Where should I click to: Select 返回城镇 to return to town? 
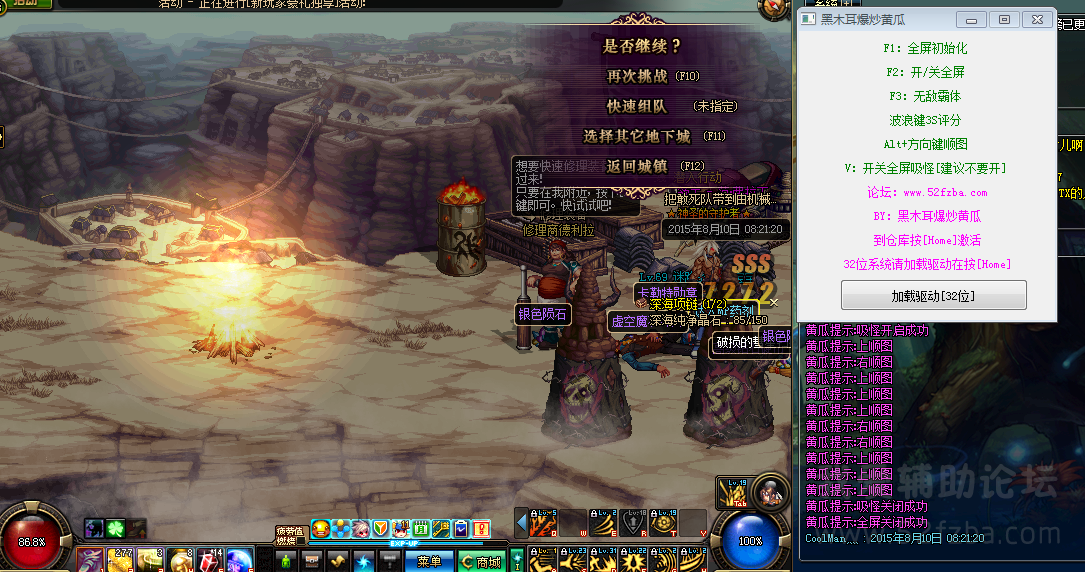coord(637,166)
